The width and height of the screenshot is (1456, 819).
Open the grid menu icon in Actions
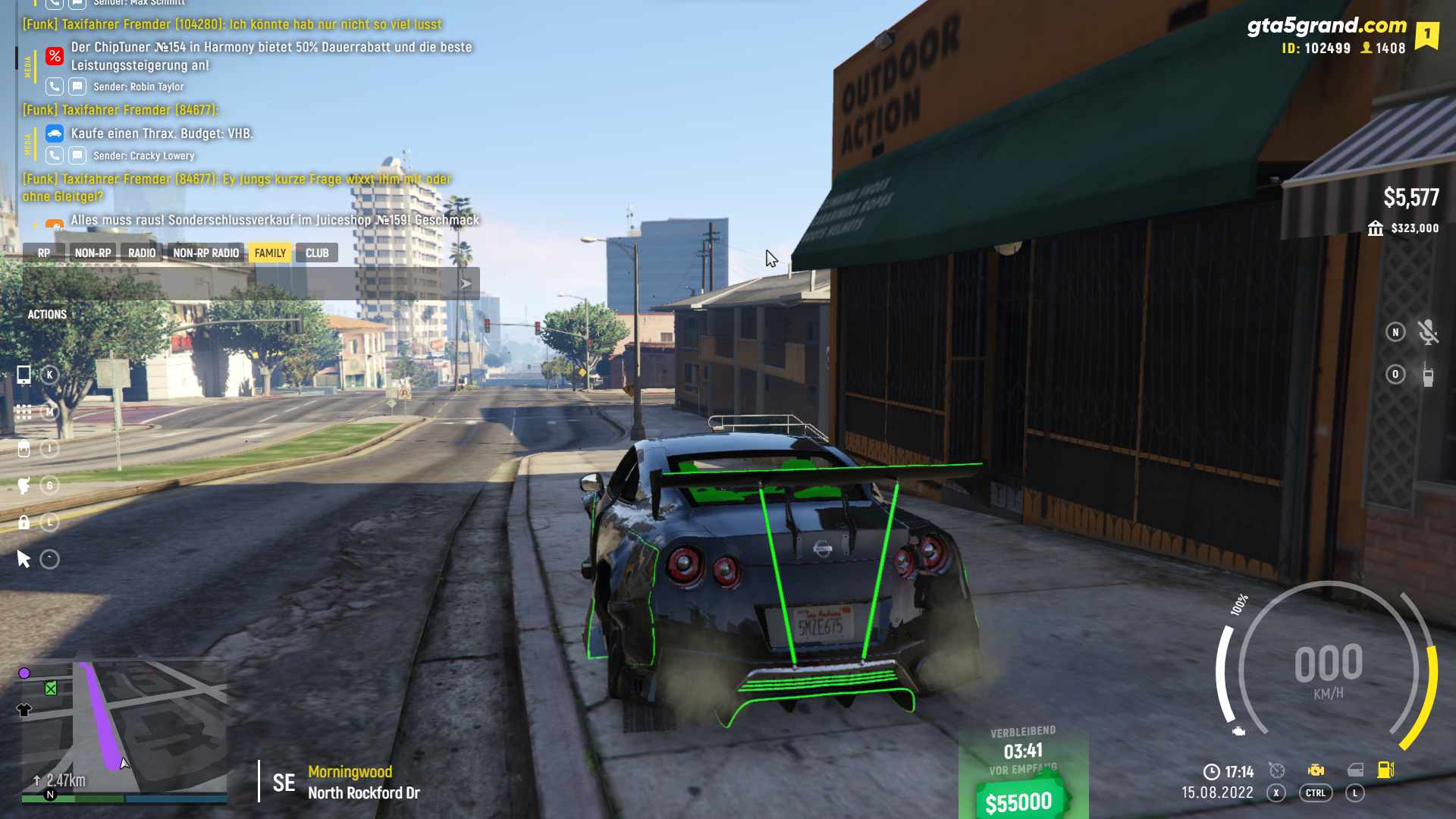[24, 412]
